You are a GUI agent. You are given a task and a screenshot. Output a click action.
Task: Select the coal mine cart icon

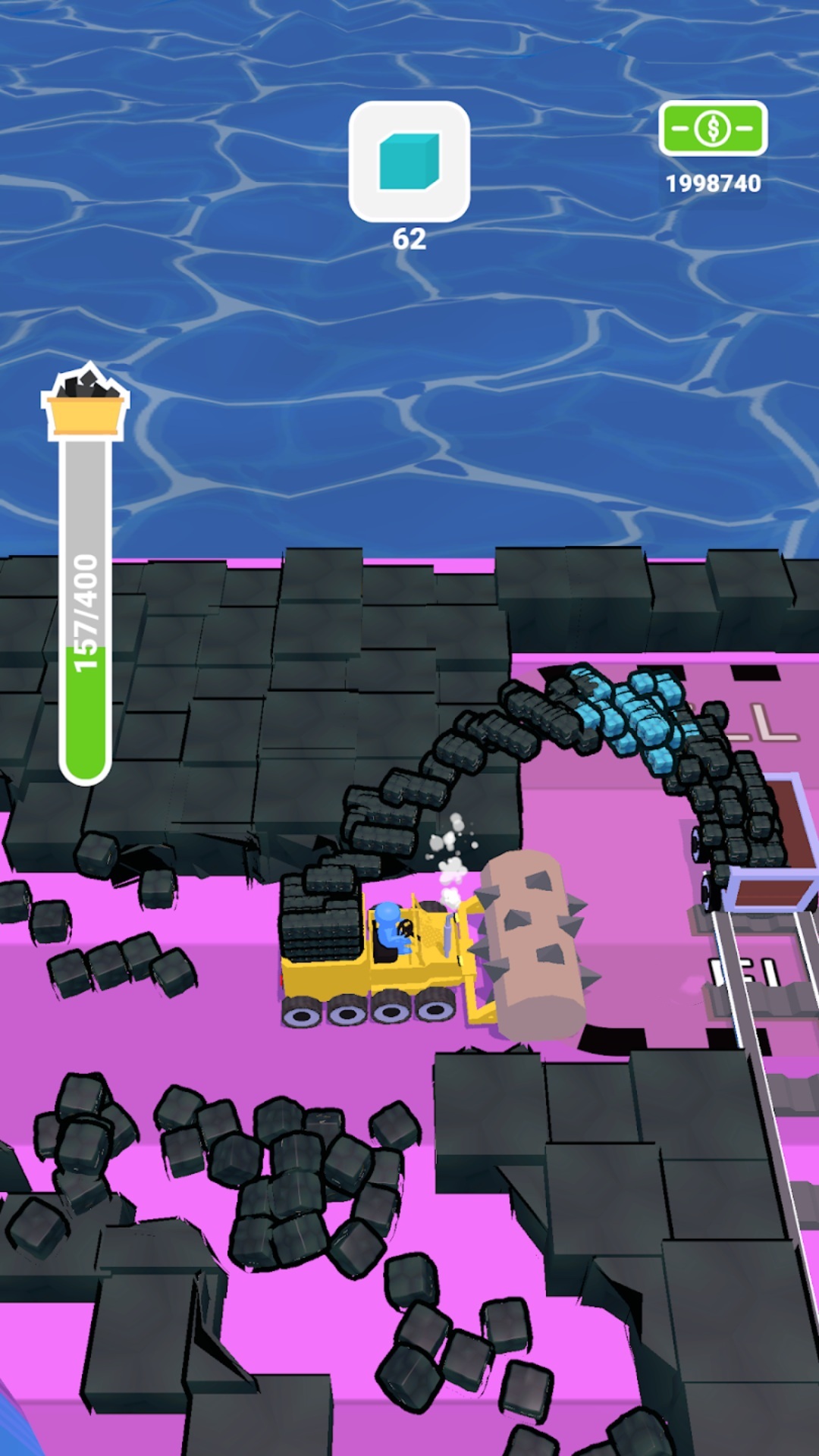85,401
